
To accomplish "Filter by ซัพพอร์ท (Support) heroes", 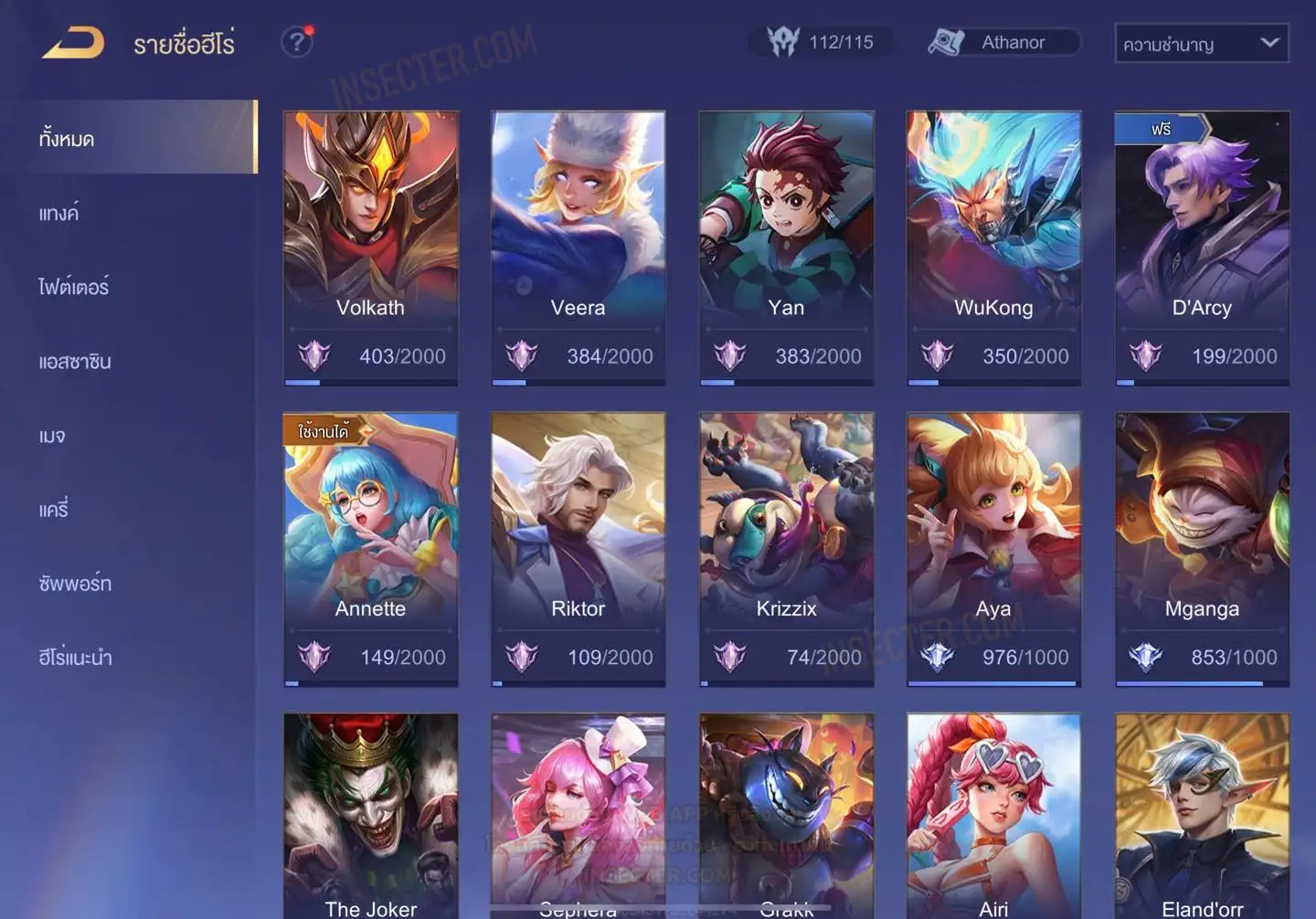I will tap(75, 584).
